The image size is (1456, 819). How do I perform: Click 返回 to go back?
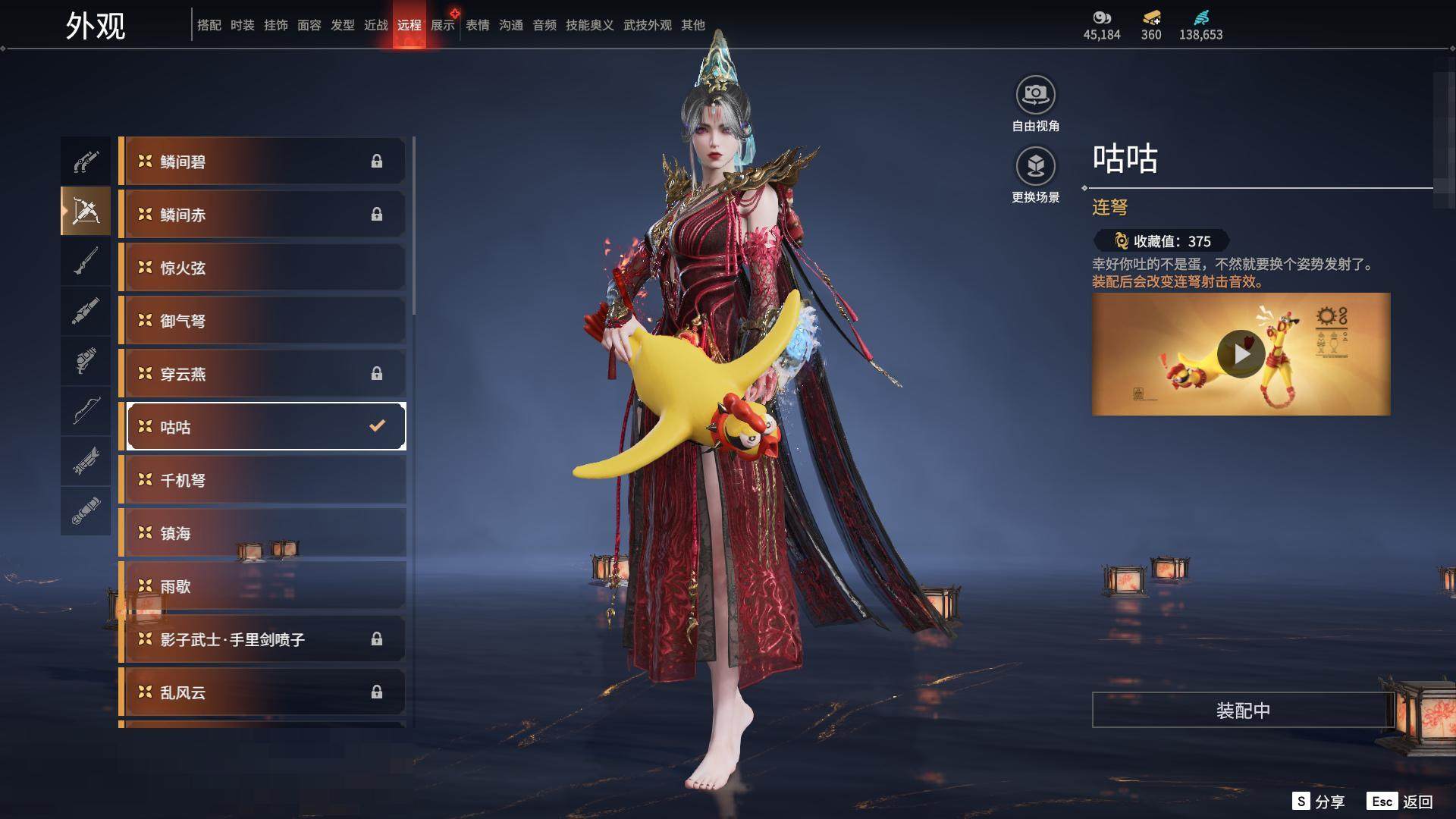[x=1401, y=802]
